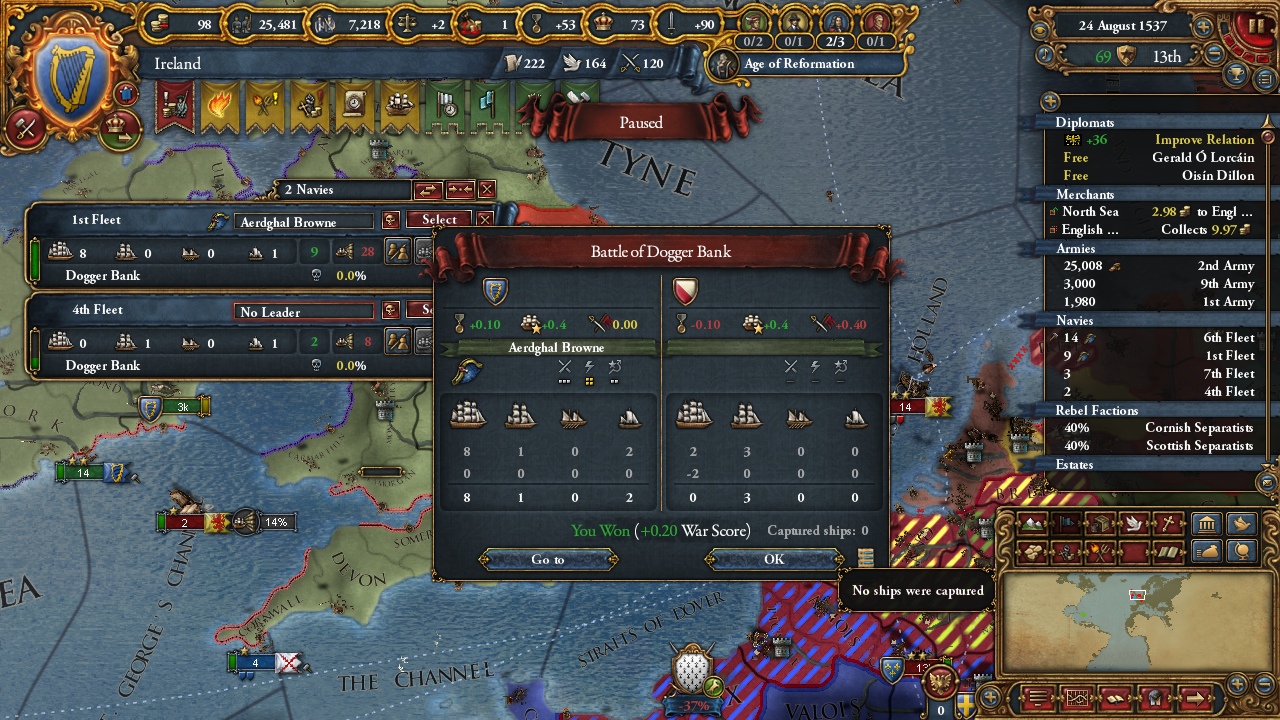Open the Age of Reformation screen
This screenshot has width=1280, height=720.
click(800, 64)
